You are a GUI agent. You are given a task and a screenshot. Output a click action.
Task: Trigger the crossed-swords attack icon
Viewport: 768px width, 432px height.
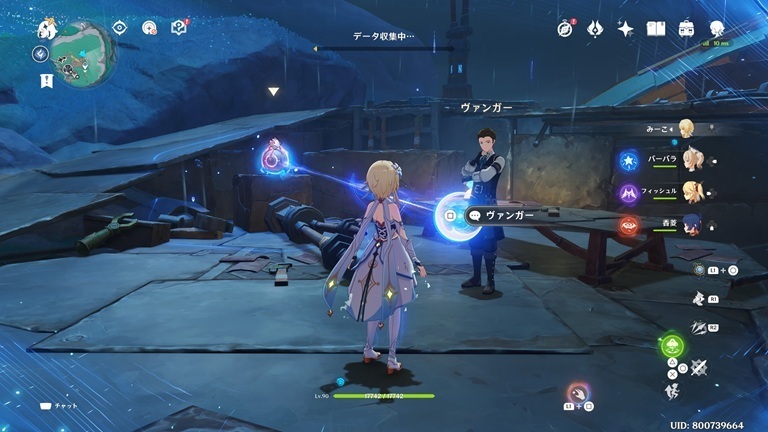699,368
